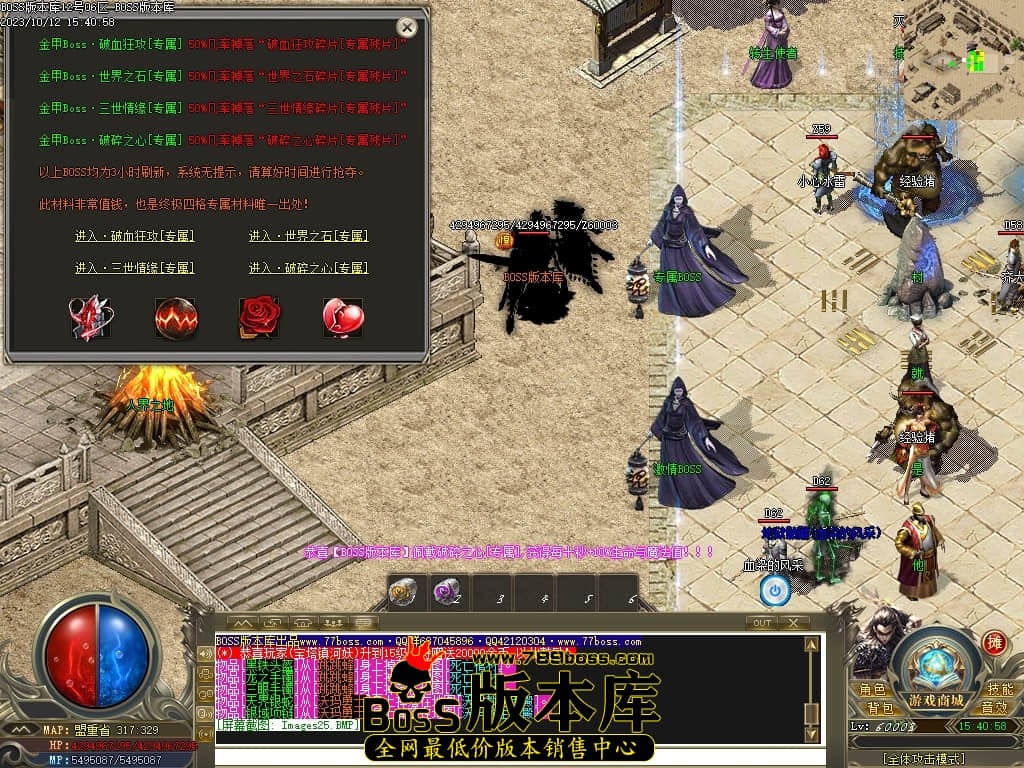Click the blue power button icon
This screenshot has height=768, width=1024.
click(774, 591)
